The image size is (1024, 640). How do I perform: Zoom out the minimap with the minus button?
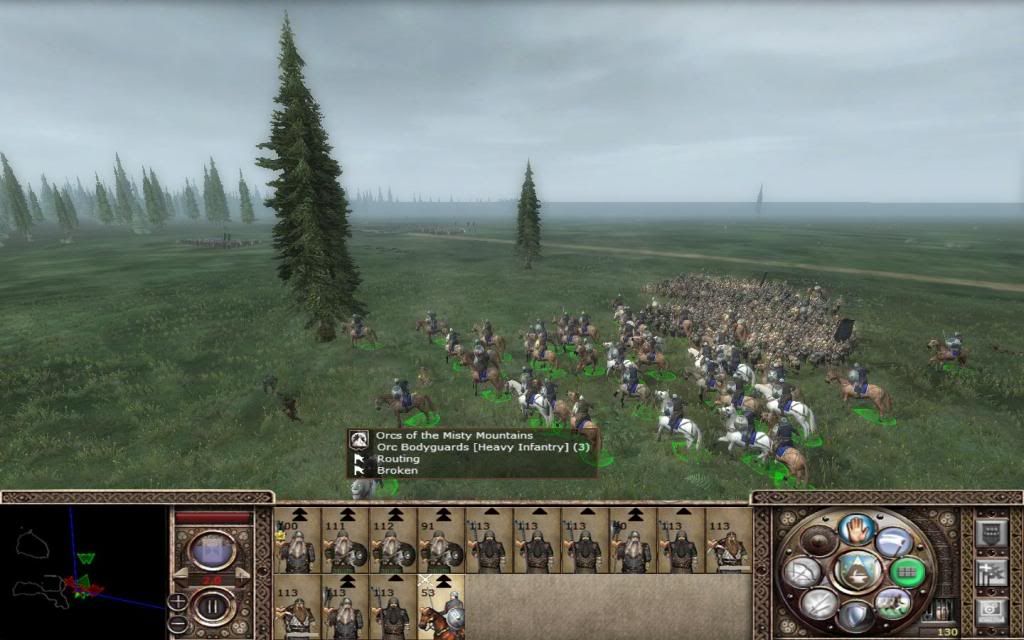coord(177,622)
